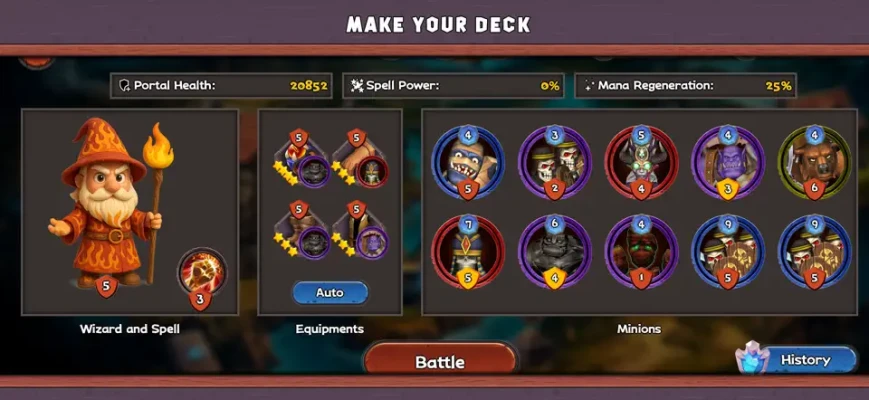This screenshot has height=400, width=869.
Task: Pick the skeleton pharaoh minion
Action: coord(467,250)
